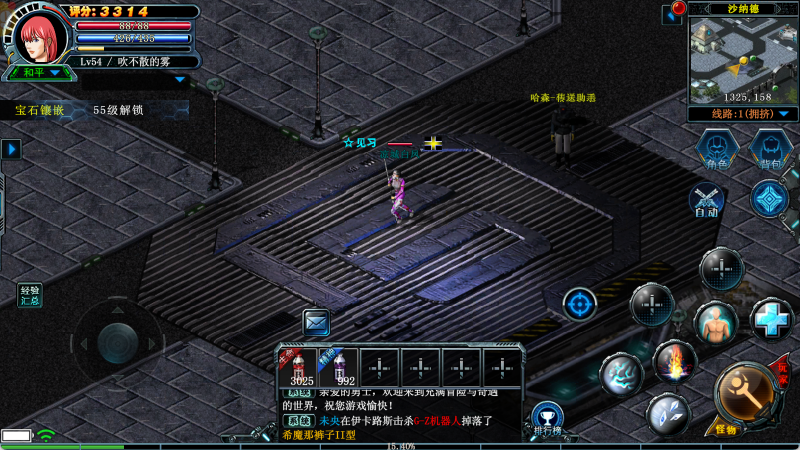Click the red-haired character portrait
The width and height of the screenshot is (800, 450).
tap(42, 36)
